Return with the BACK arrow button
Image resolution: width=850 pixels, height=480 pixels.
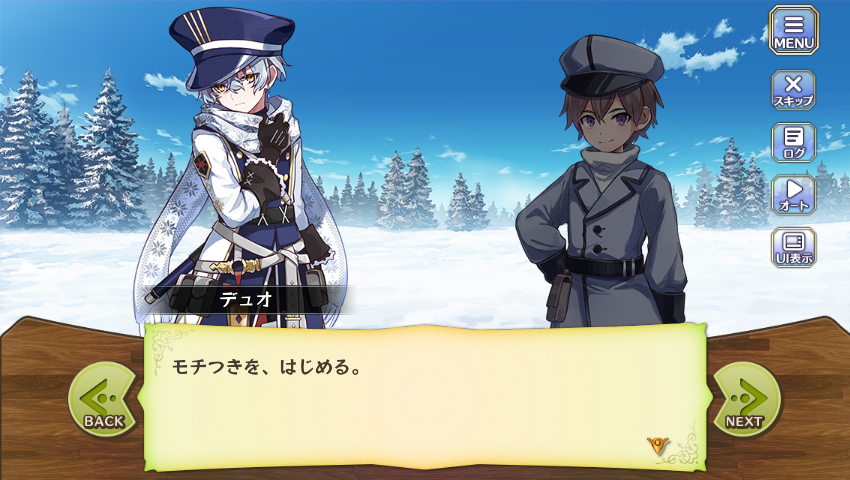103,400
